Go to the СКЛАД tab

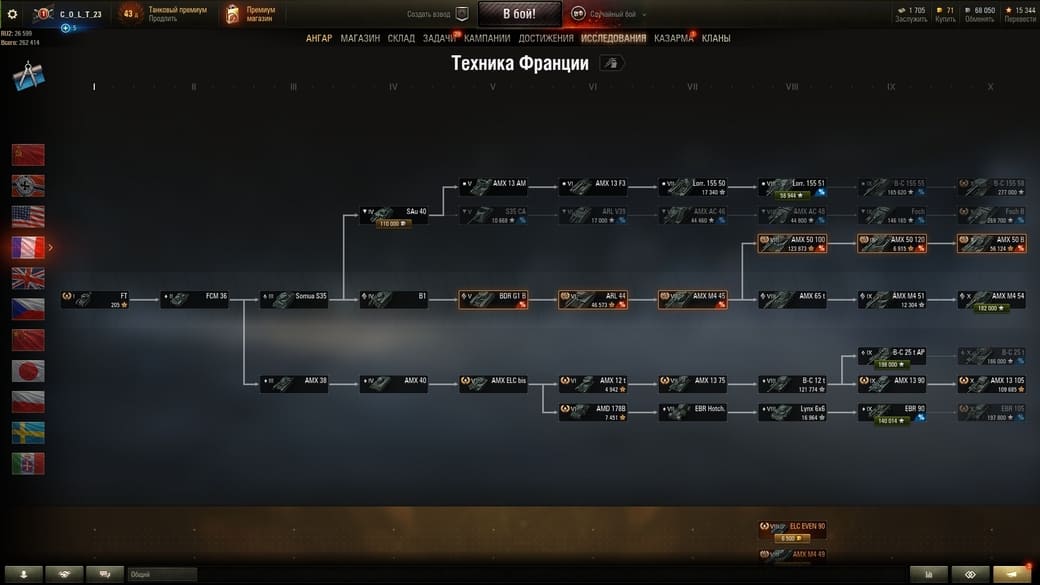coord(401,38)
